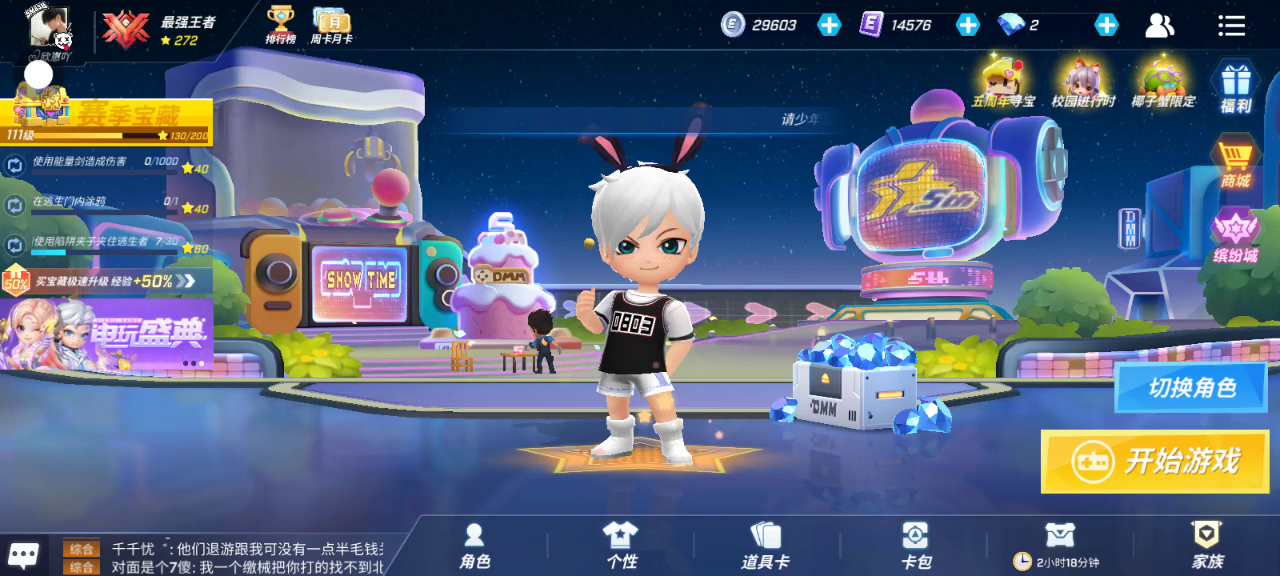
Task: Open the 周卡月卡 weekly card icon
Action: (x=330, y=24)
